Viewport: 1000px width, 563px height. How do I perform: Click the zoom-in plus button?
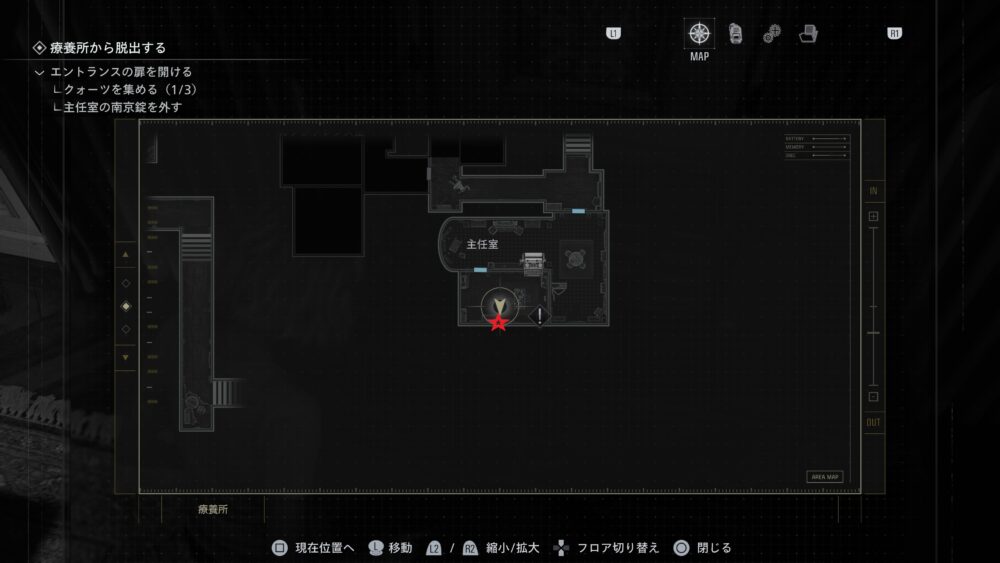(873, 216)
